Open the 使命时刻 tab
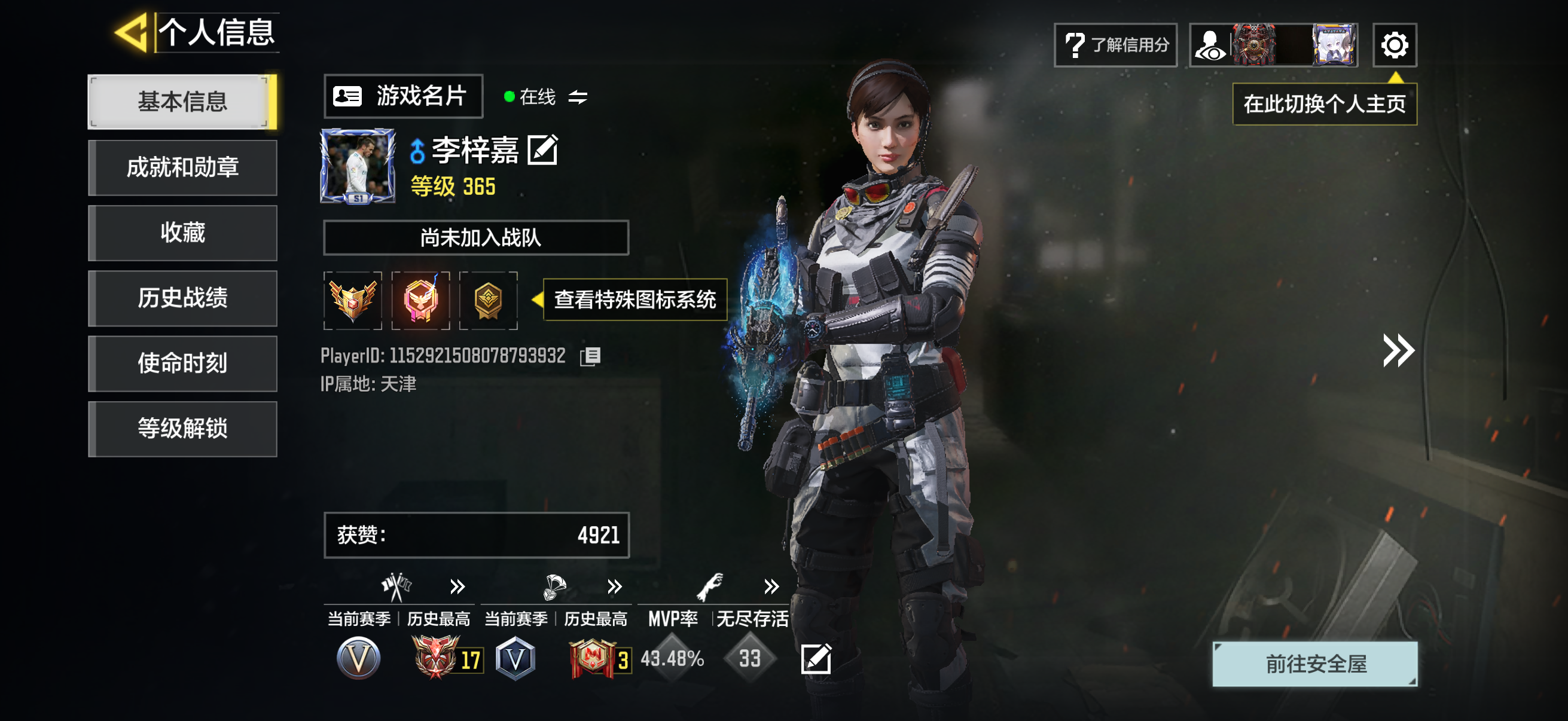This screenshot has width=1568, height=721. pyautogui.click(x=182, y=363)
